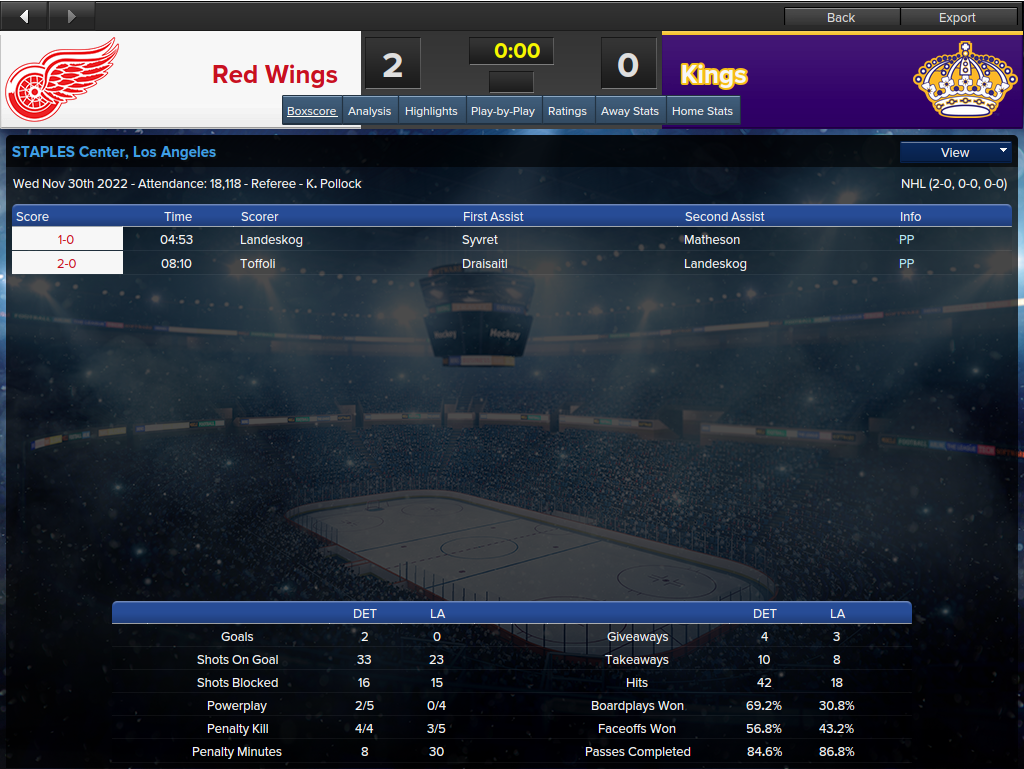Open the Kings team name link

coord(714,75)
